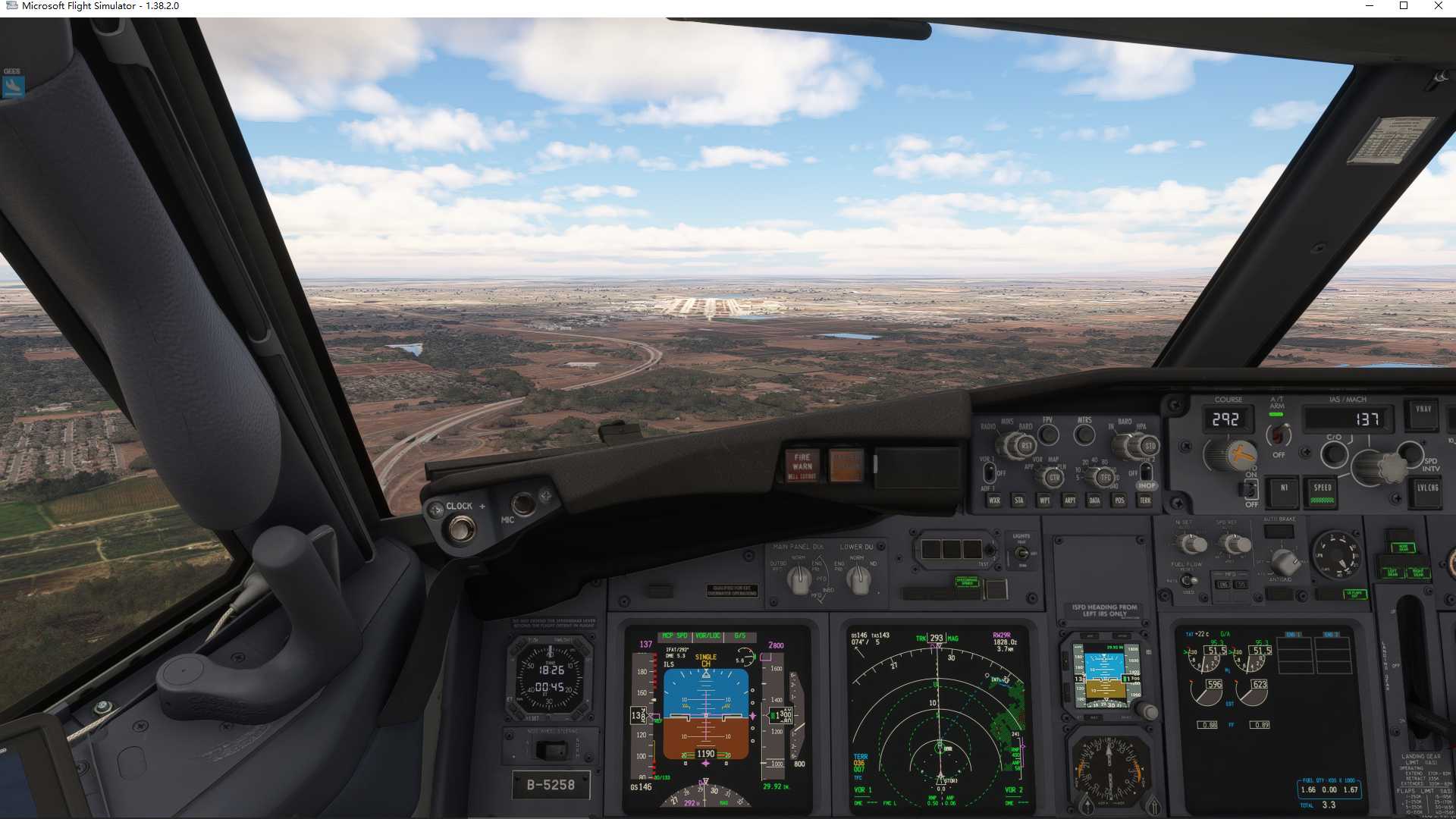Select the WXR weather radar display button
This screenshot has width=1456, height=819.
pos(995,500)
